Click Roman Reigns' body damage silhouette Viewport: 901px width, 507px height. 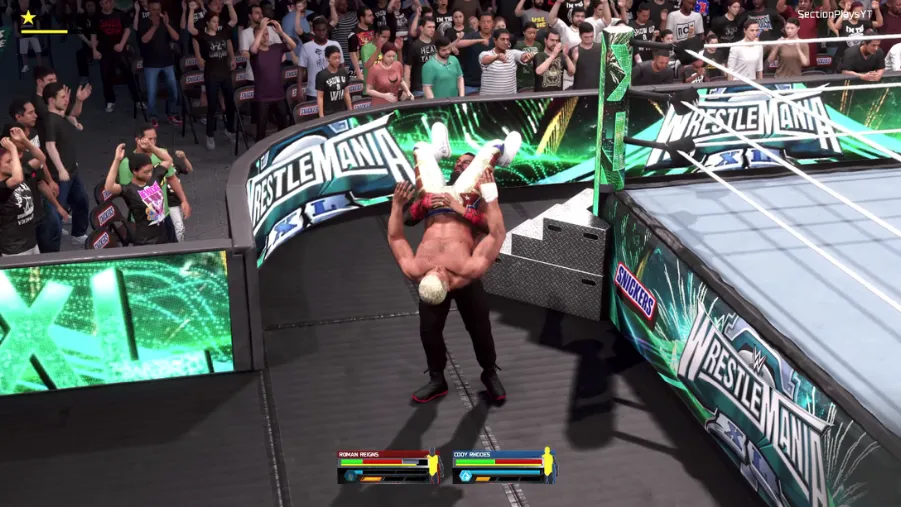tap(433, 465)
